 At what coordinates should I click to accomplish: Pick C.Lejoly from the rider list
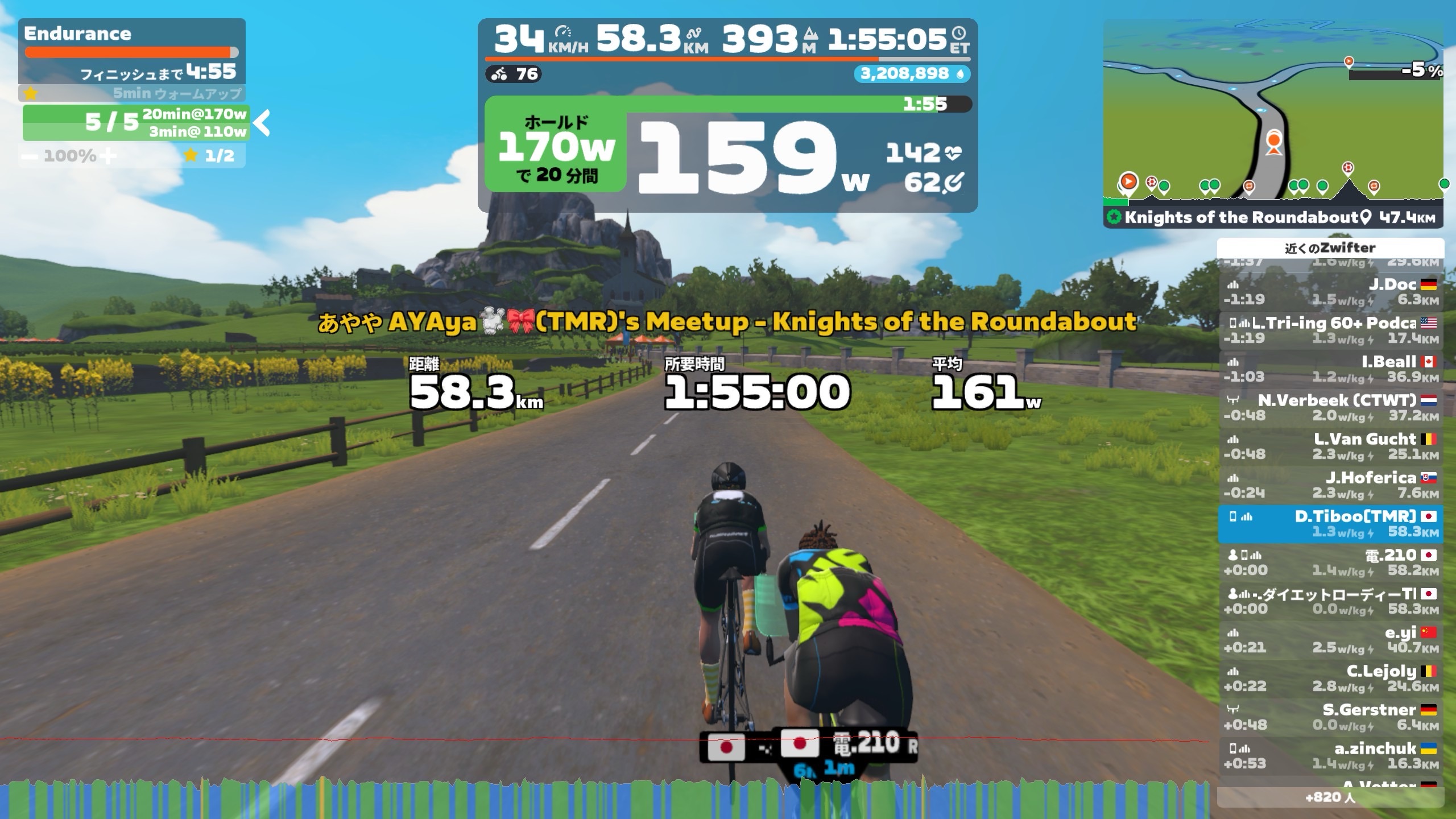coord(1330,679)
